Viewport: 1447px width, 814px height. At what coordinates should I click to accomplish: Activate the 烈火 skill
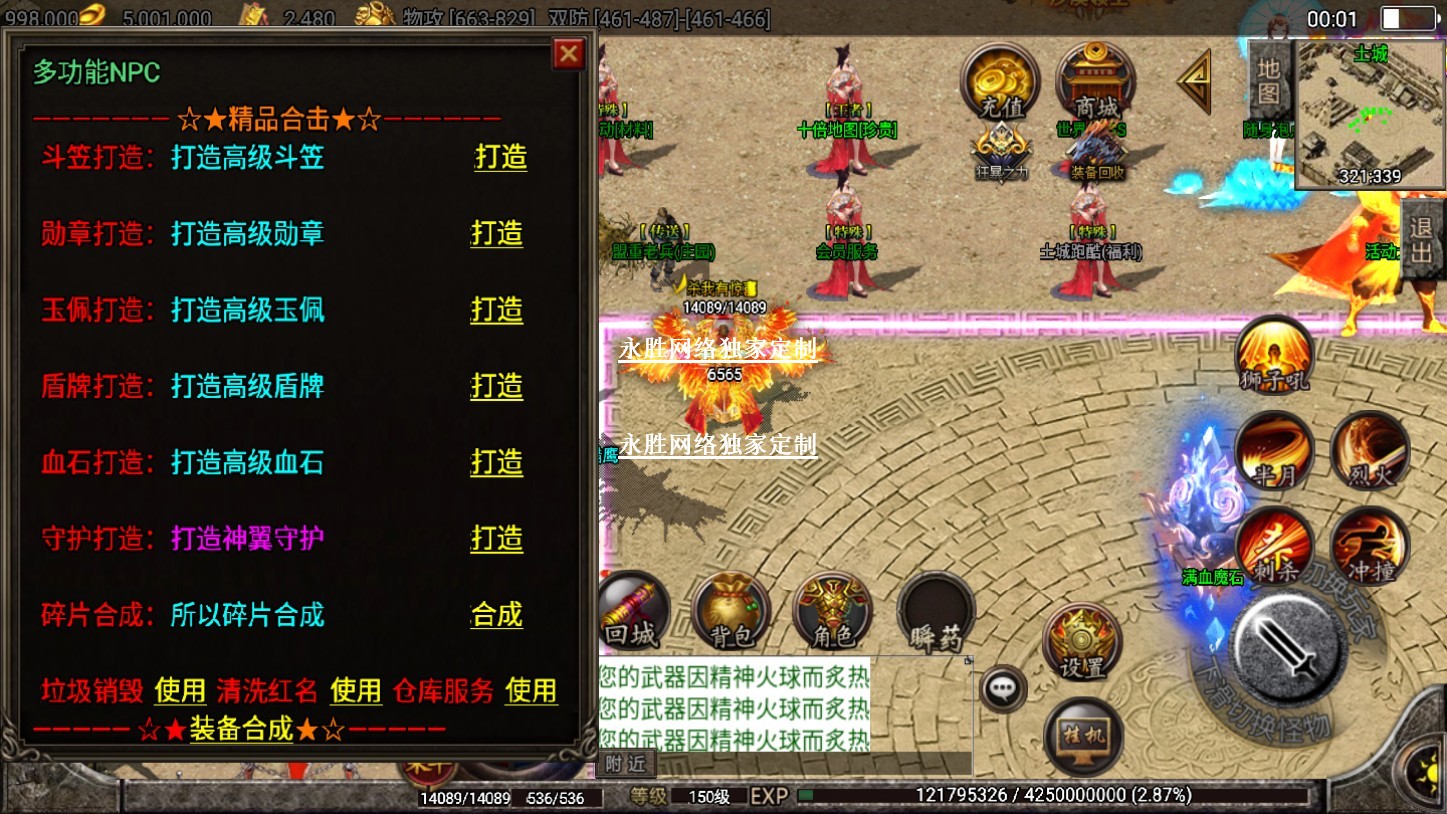click(x=1370, y=451)
